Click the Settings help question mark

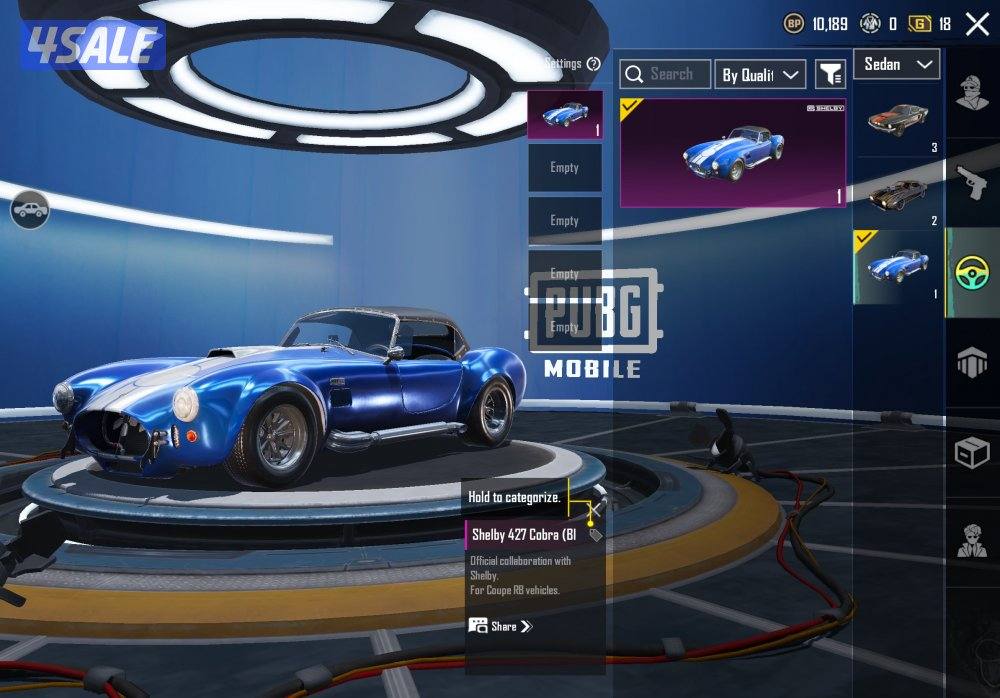click(x=594, y=64)
